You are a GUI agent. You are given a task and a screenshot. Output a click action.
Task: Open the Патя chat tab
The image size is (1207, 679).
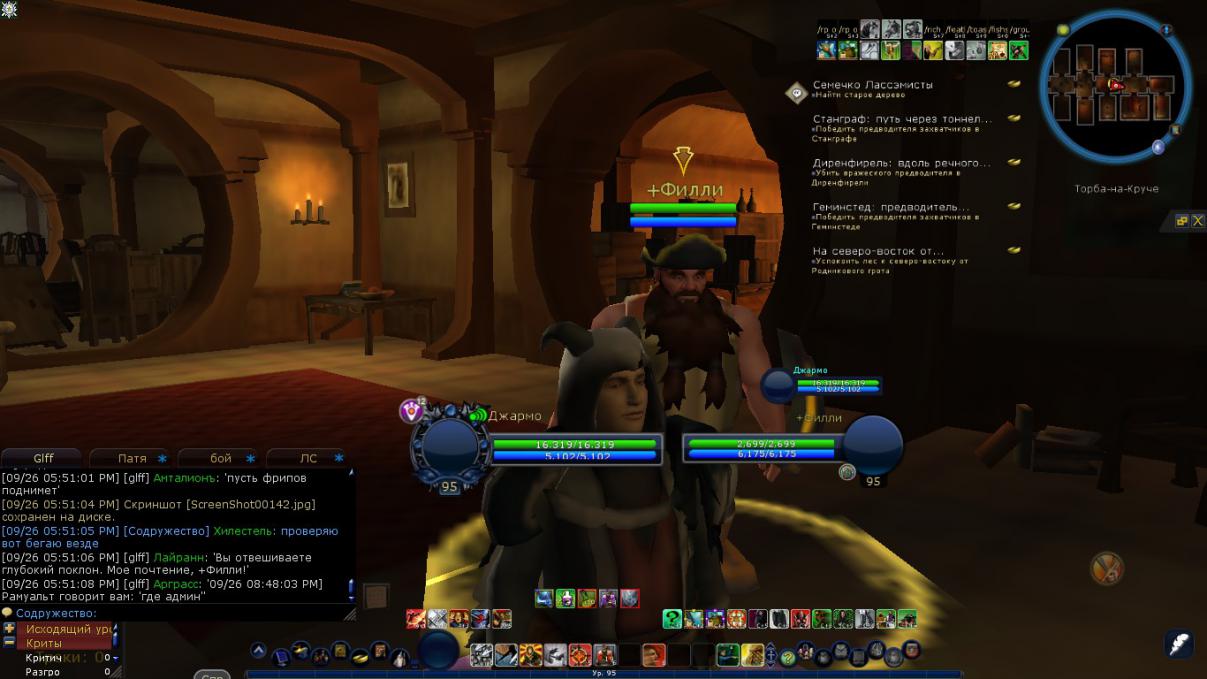coord(132,458)
